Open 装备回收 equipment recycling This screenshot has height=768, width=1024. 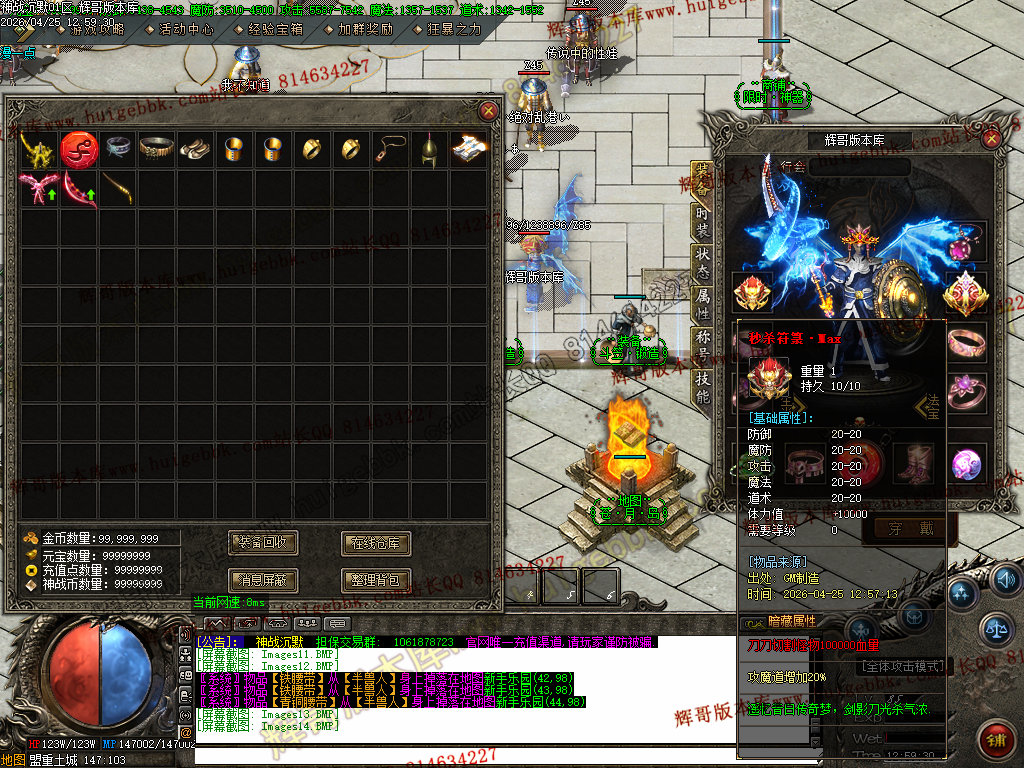(x=264, y=543)
